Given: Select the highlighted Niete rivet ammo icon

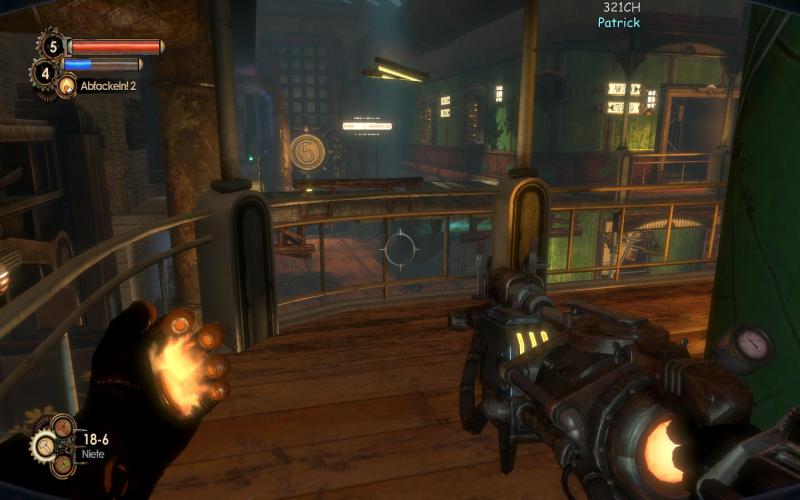Looking at the screenshot, I should pos(43,446).
